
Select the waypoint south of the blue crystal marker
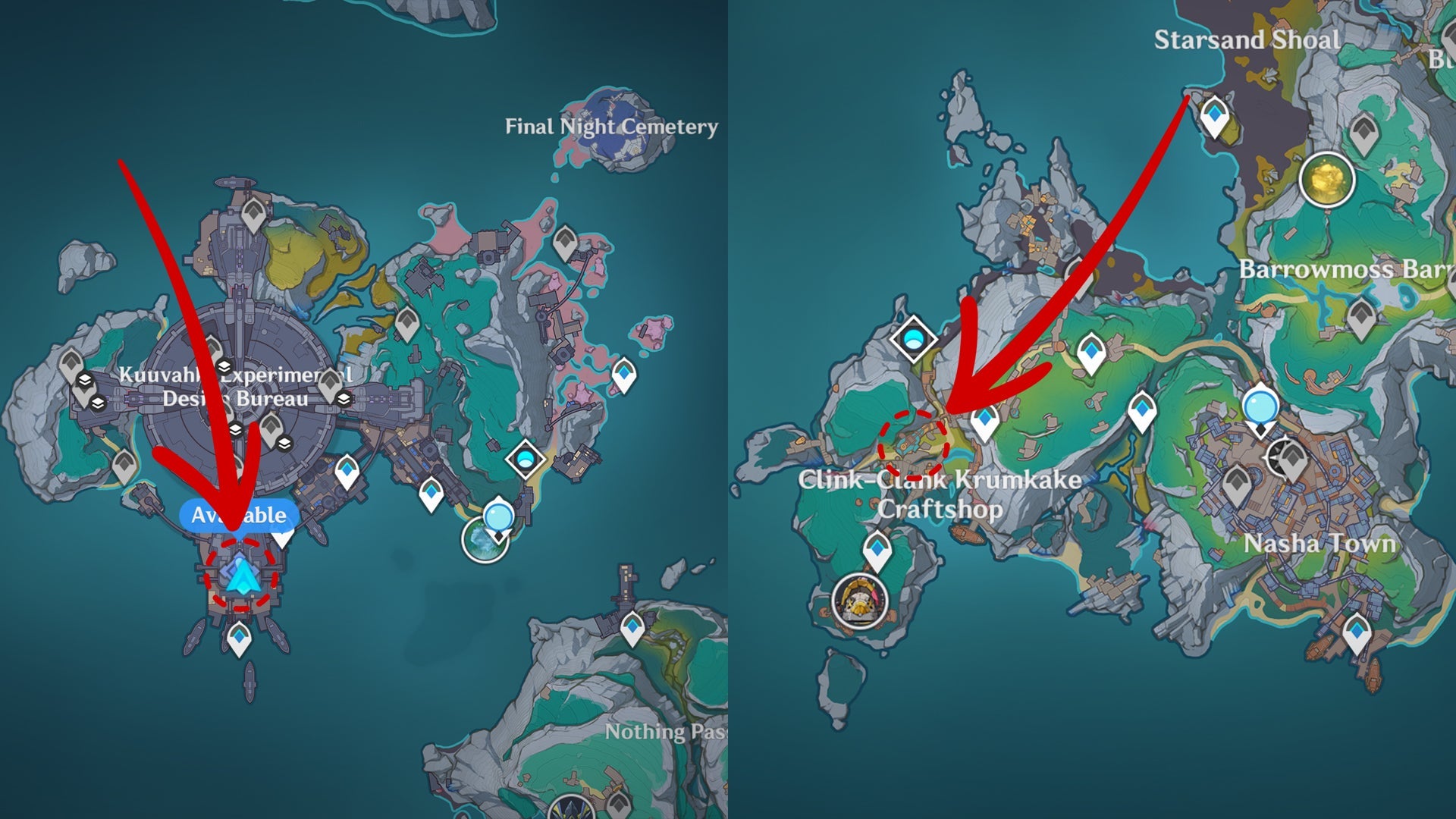tap(240, 637)
